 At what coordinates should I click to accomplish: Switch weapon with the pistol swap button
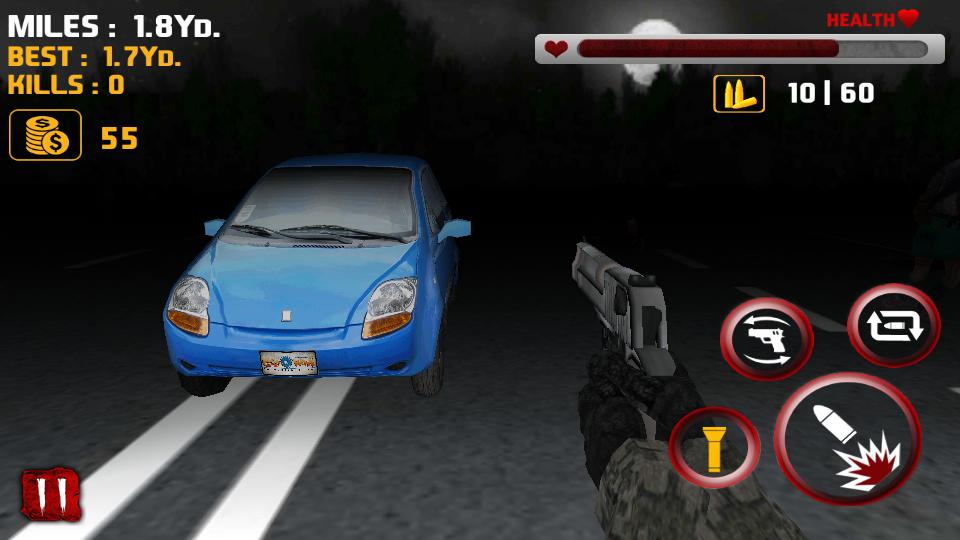coord(767,339)
